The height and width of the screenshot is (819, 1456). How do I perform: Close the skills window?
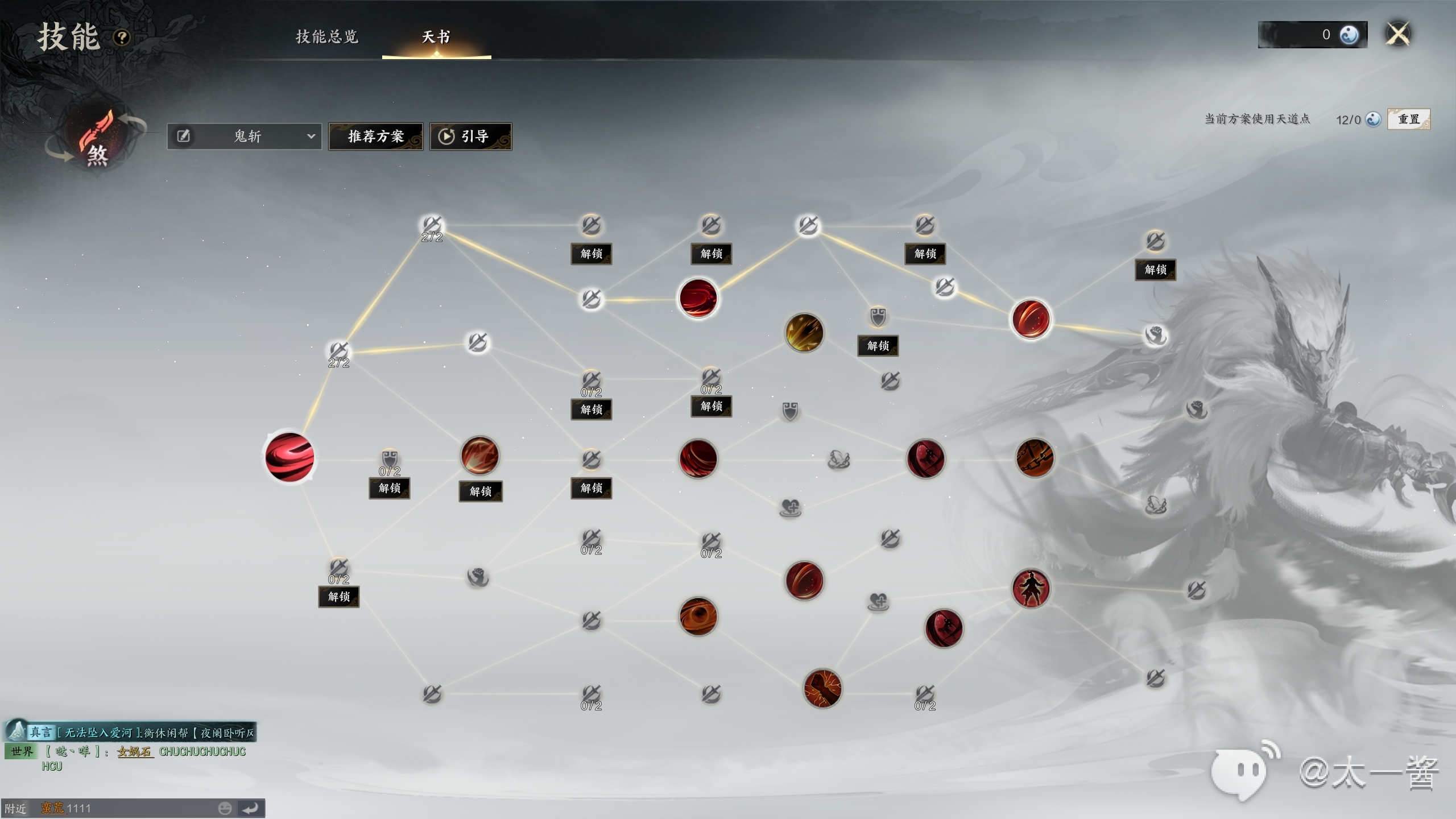coord(1397,34)
